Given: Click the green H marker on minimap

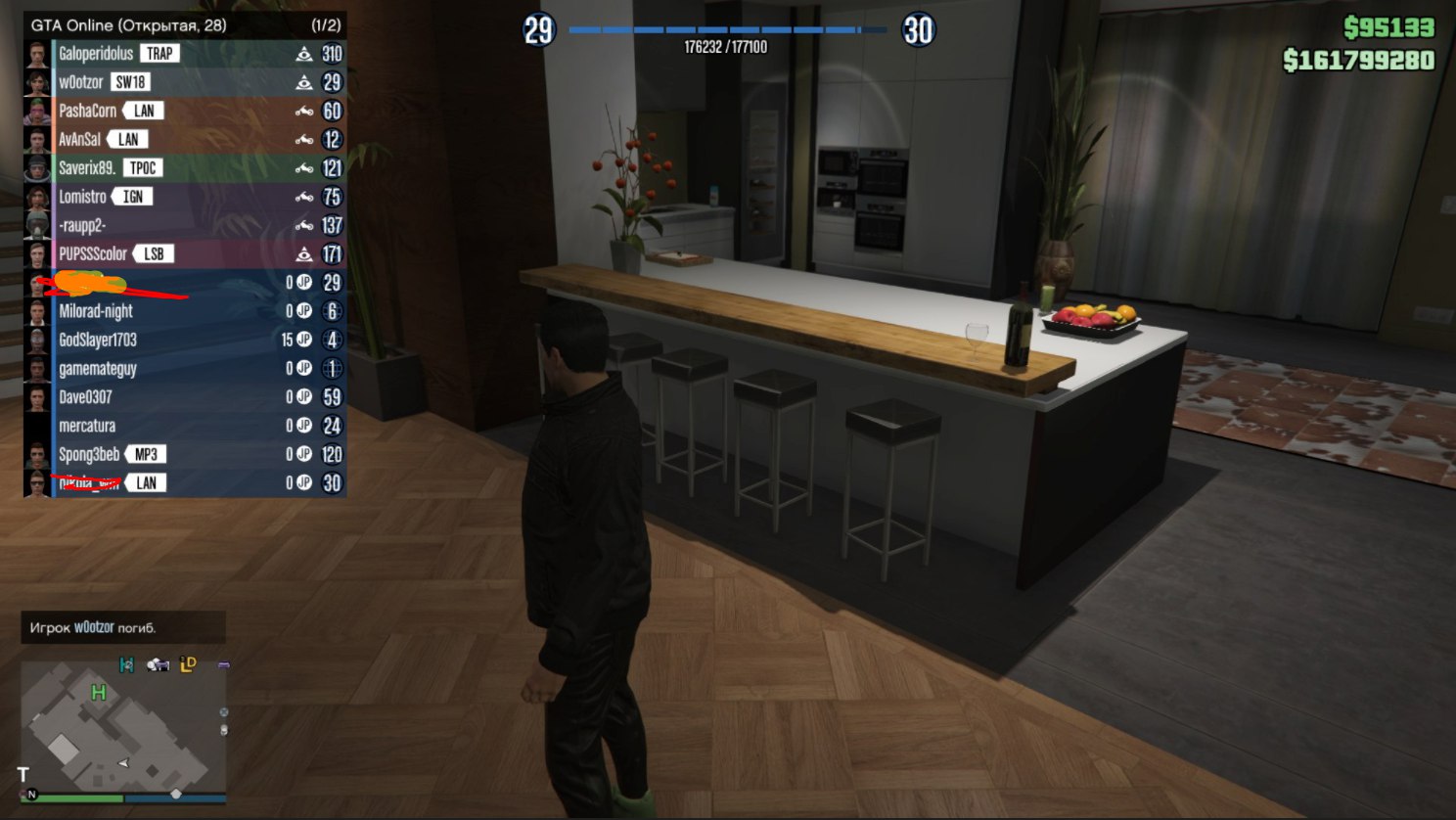Looking at the screenshot, I should pos(98,694).
